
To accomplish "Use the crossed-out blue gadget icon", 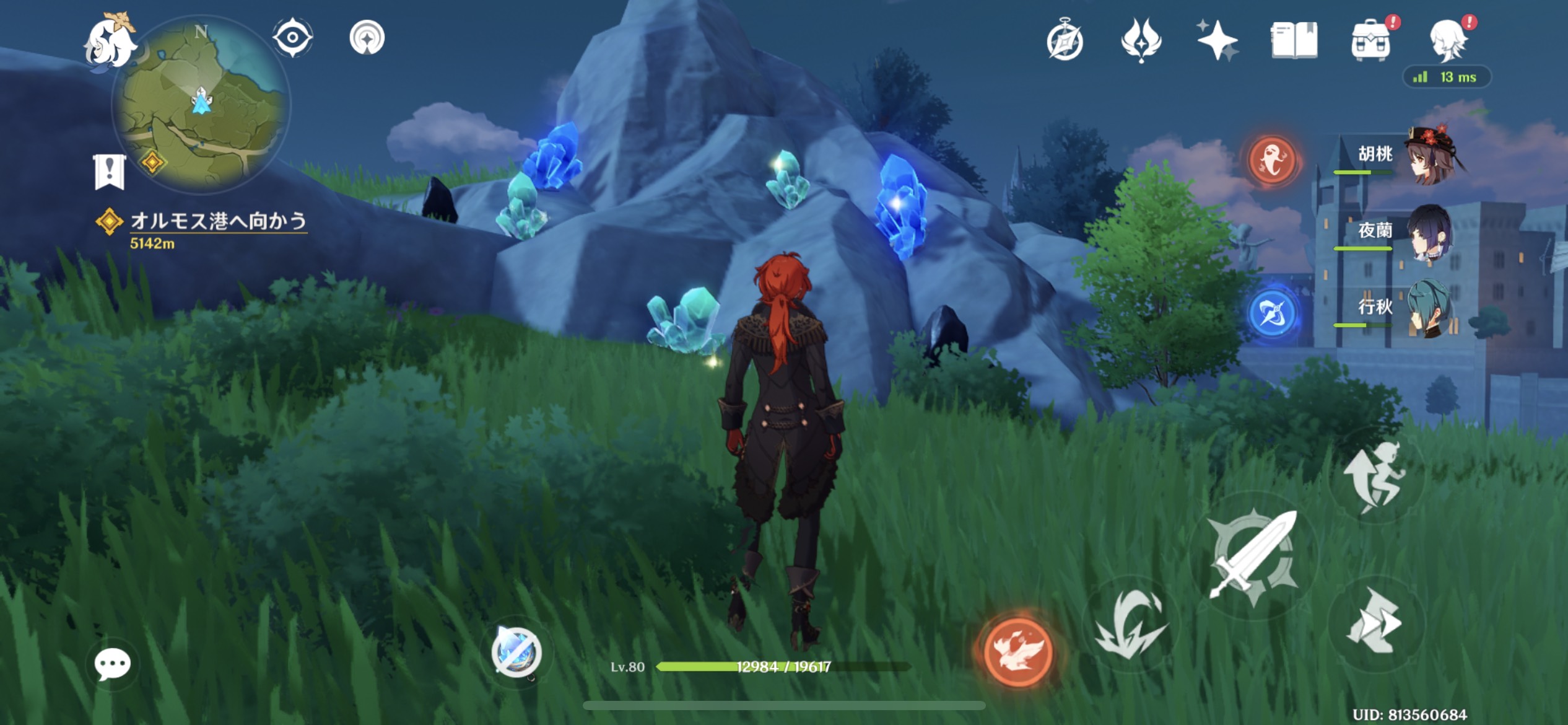I will pyautogui.click(x=516, y=652).
